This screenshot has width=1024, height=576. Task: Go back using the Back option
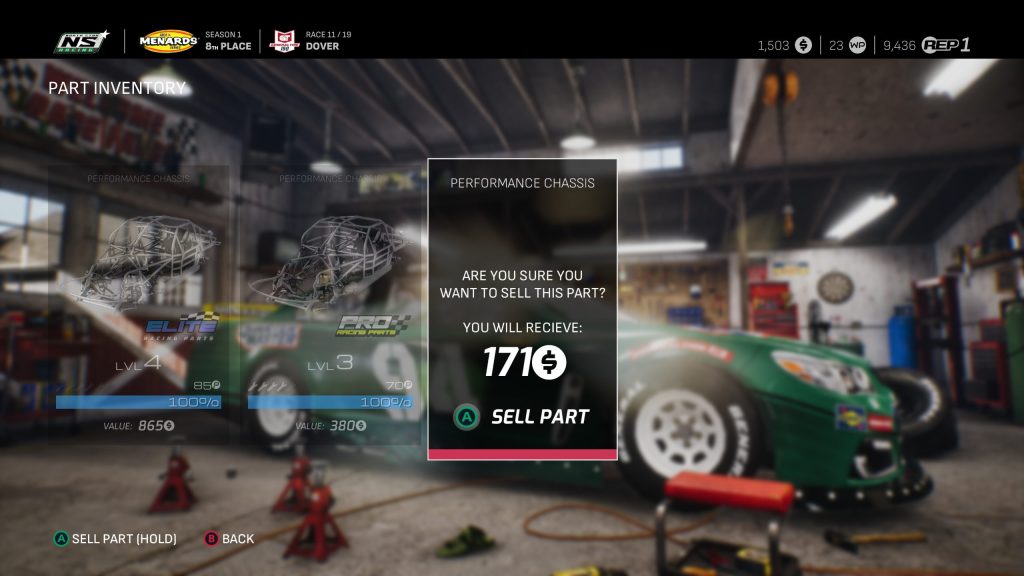pyautogui.click(x=230, y=539)
